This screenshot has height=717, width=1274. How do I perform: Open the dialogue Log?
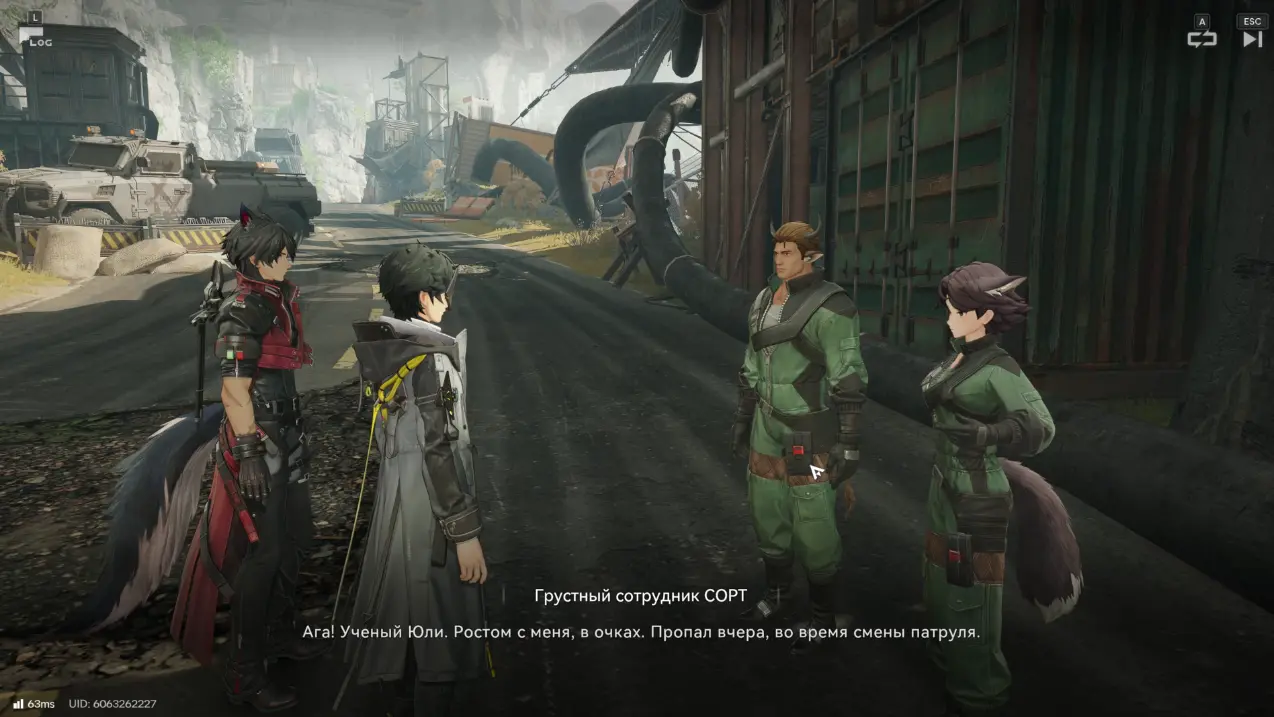tap(33, 34)
